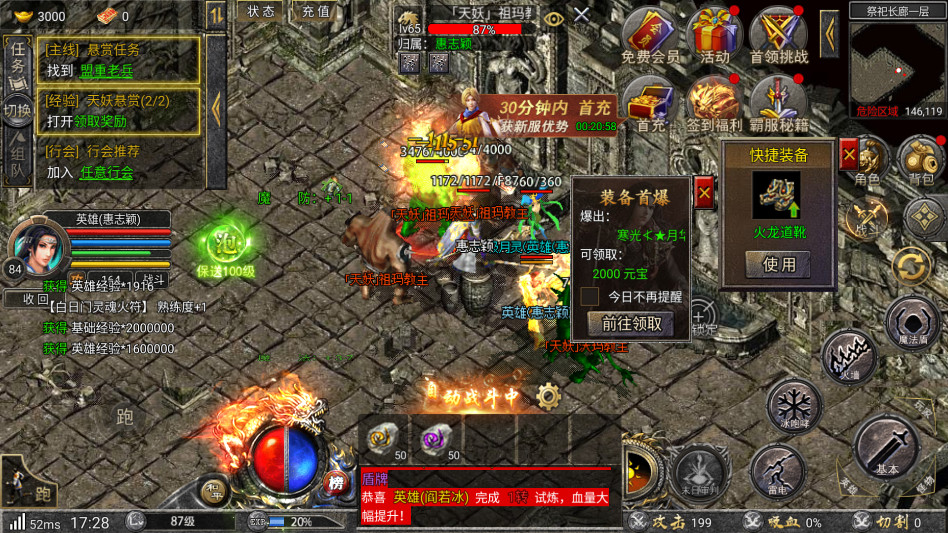This screenshot has width=948, height=533.
Task: Open the 签到福利 sign-in rewards icon
Action: coord(714,103)
